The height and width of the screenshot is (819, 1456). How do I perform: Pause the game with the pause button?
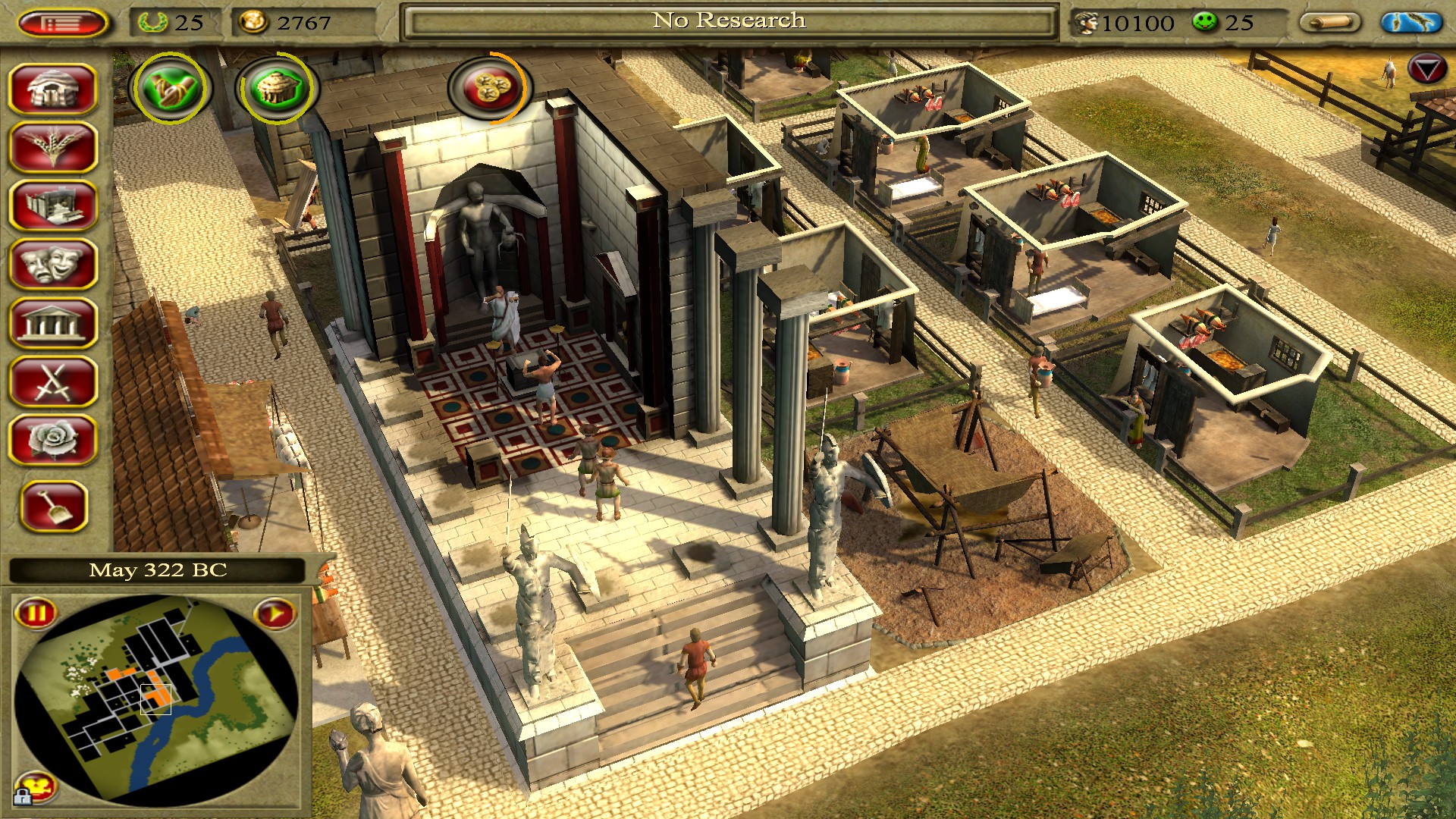coord(36,613)
